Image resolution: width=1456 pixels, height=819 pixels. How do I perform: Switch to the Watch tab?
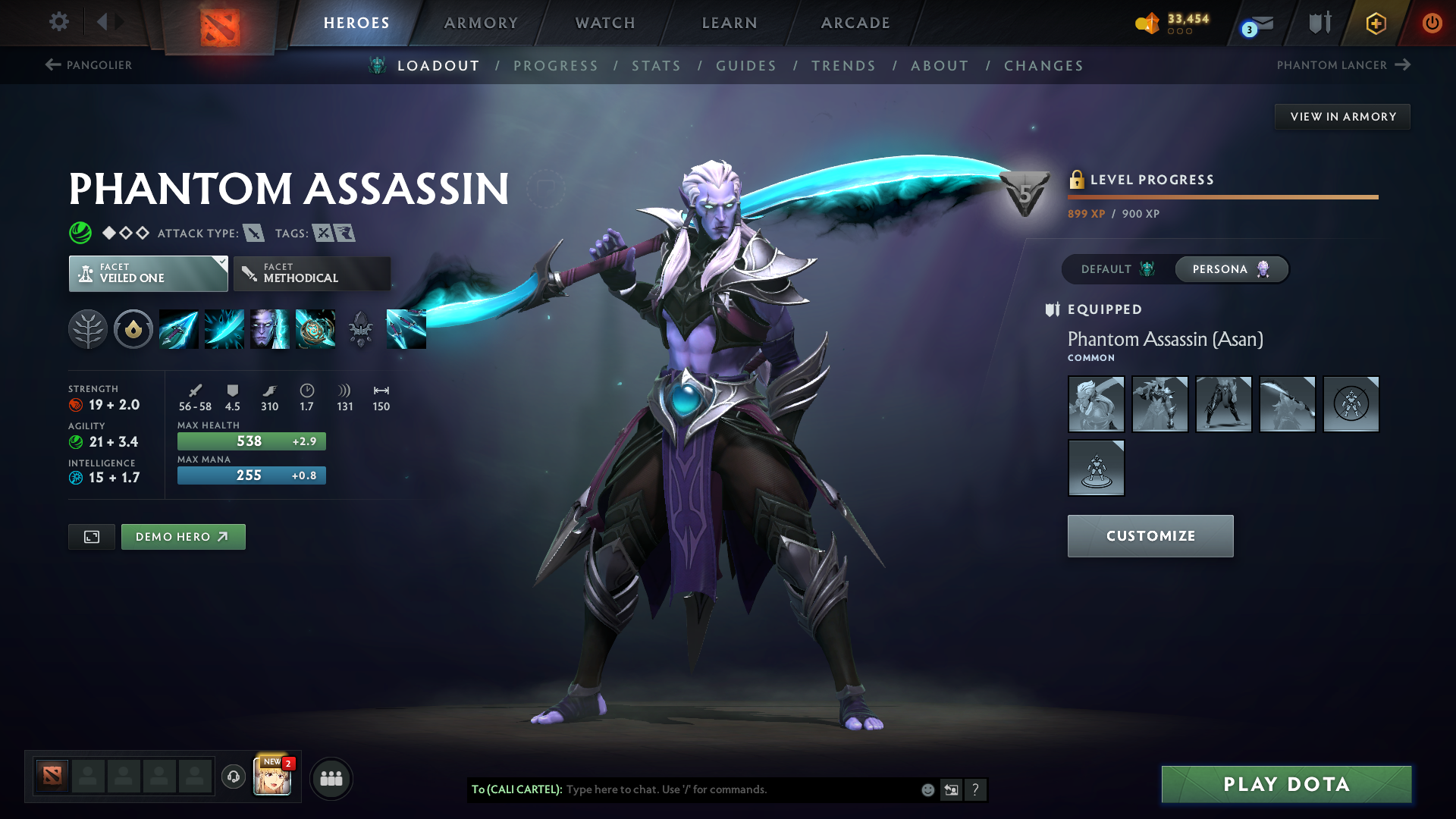605,23
